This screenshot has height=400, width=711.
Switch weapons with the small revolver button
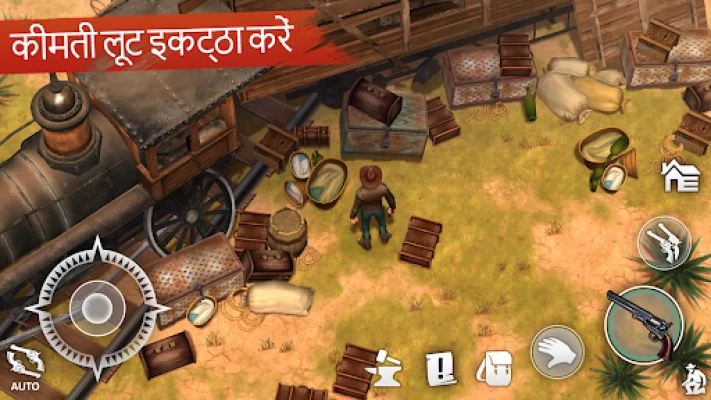tap(664, 242)
